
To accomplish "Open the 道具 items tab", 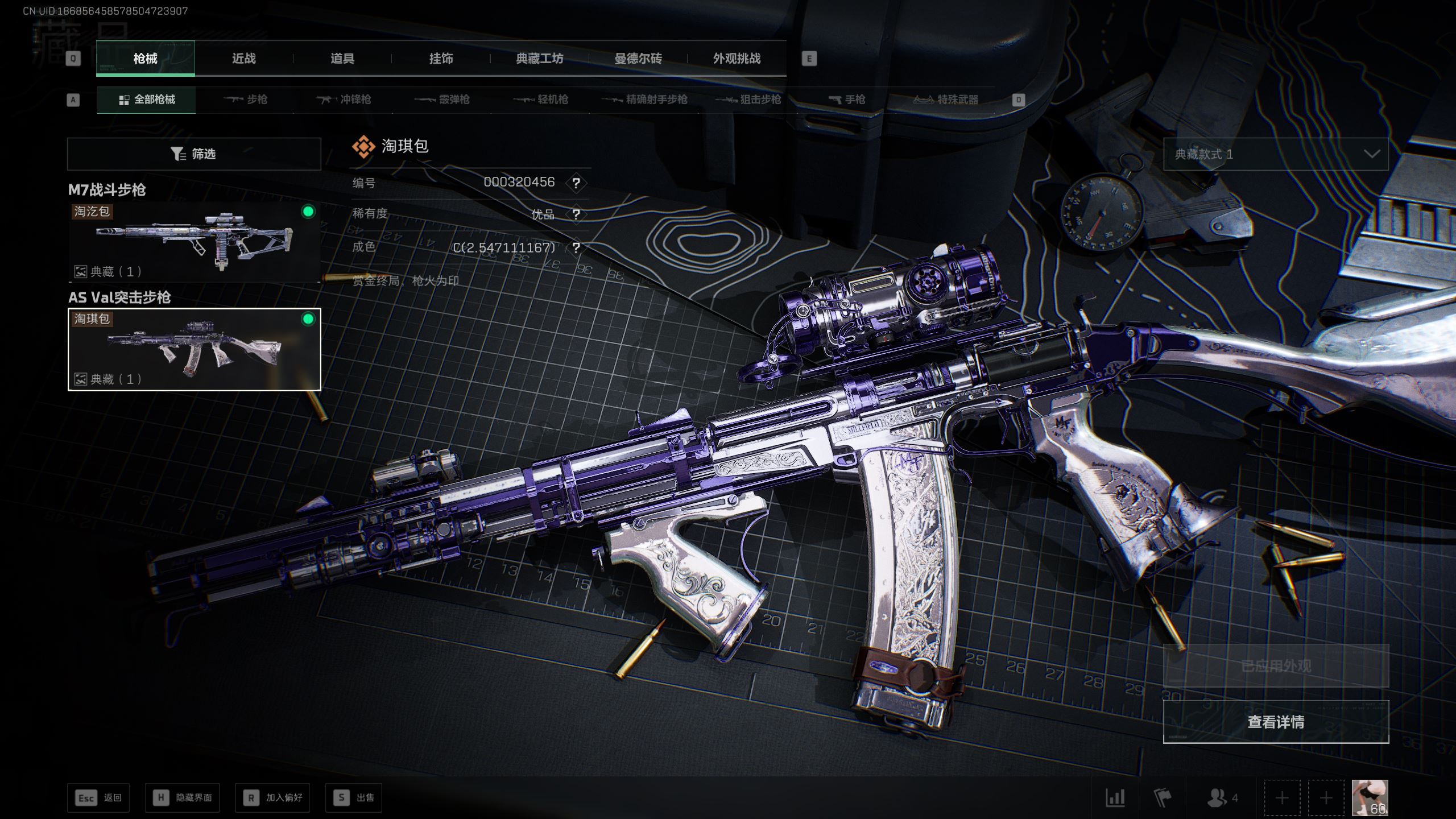I will [x=342, y=59].
